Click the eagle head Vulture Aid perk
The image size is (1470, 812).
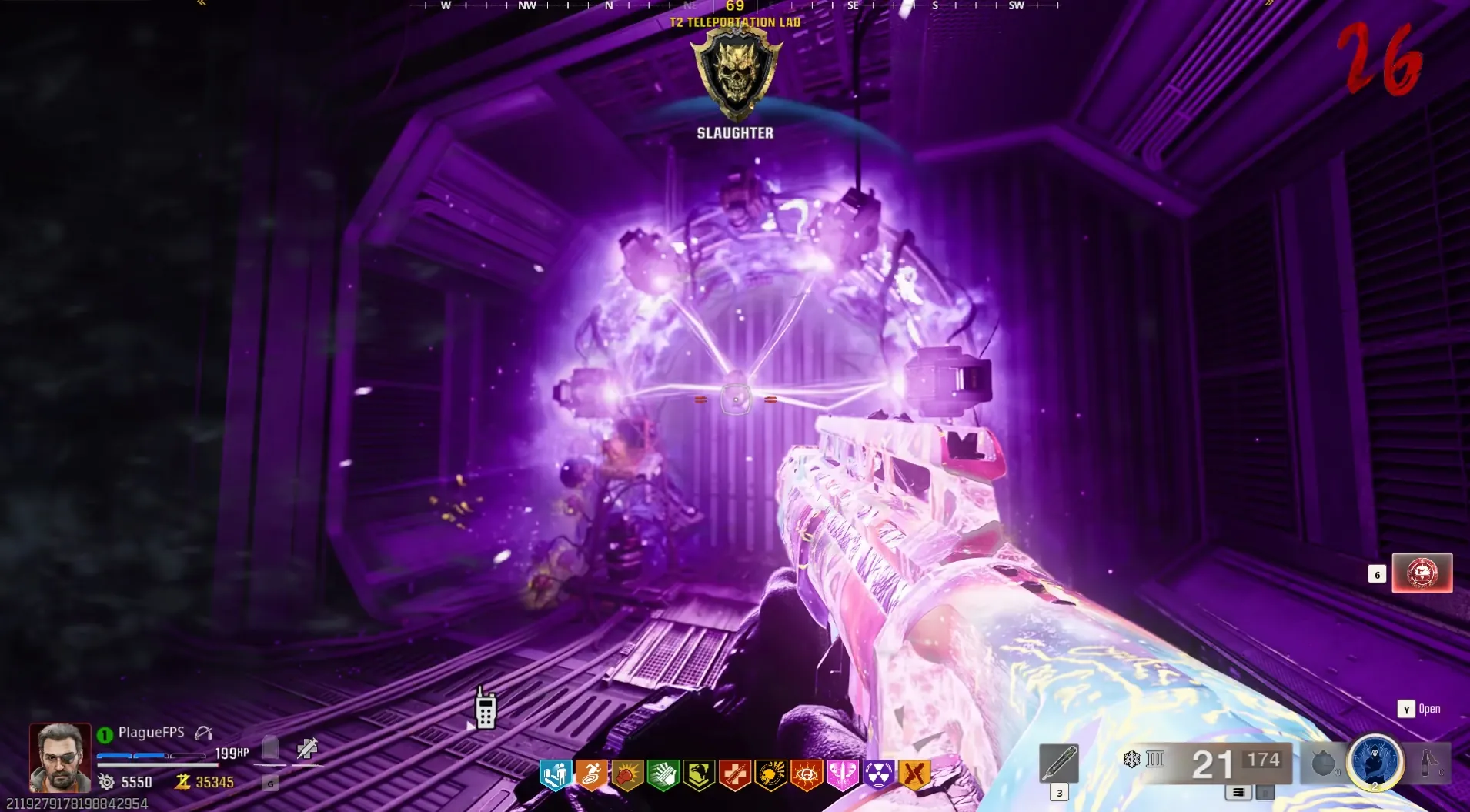699,774
